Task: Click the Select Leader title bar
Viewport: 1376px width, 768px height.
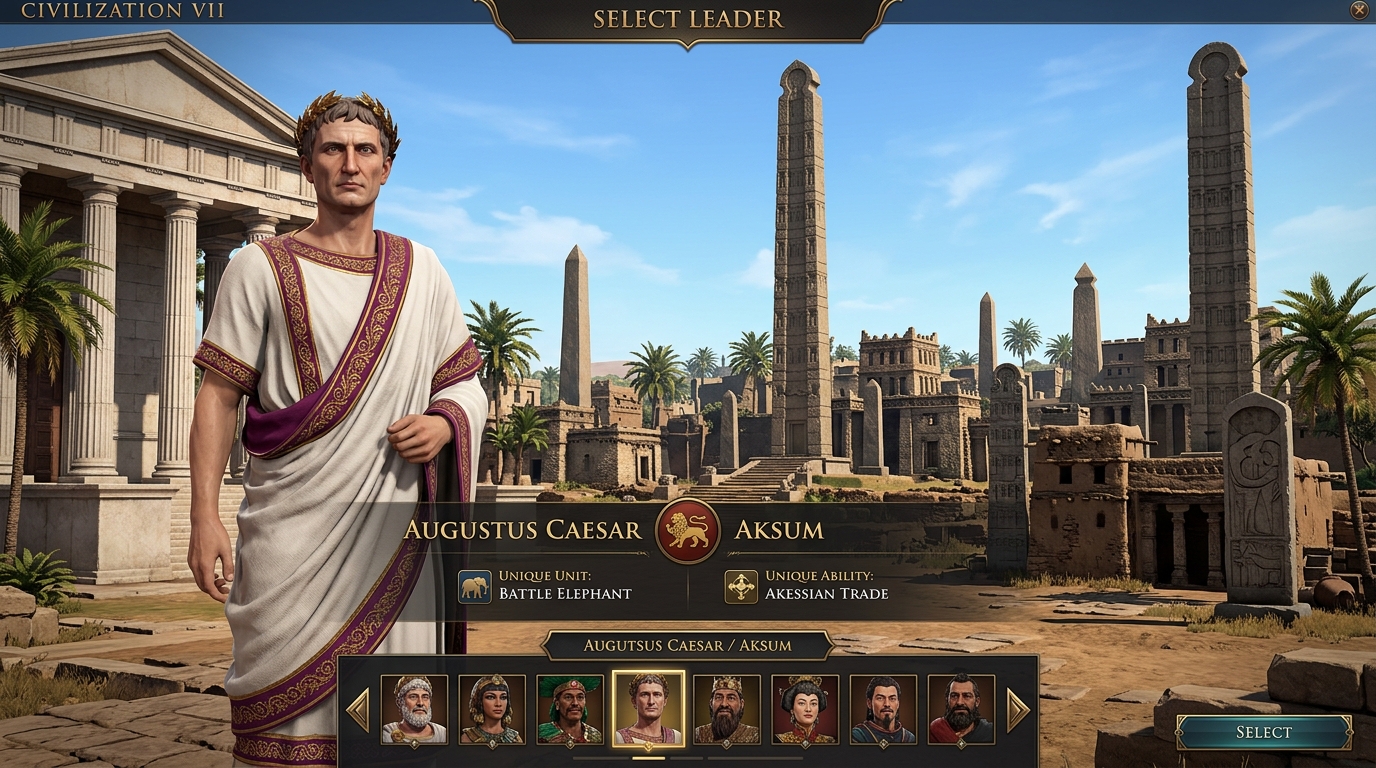Action: (x=687, y=18)
